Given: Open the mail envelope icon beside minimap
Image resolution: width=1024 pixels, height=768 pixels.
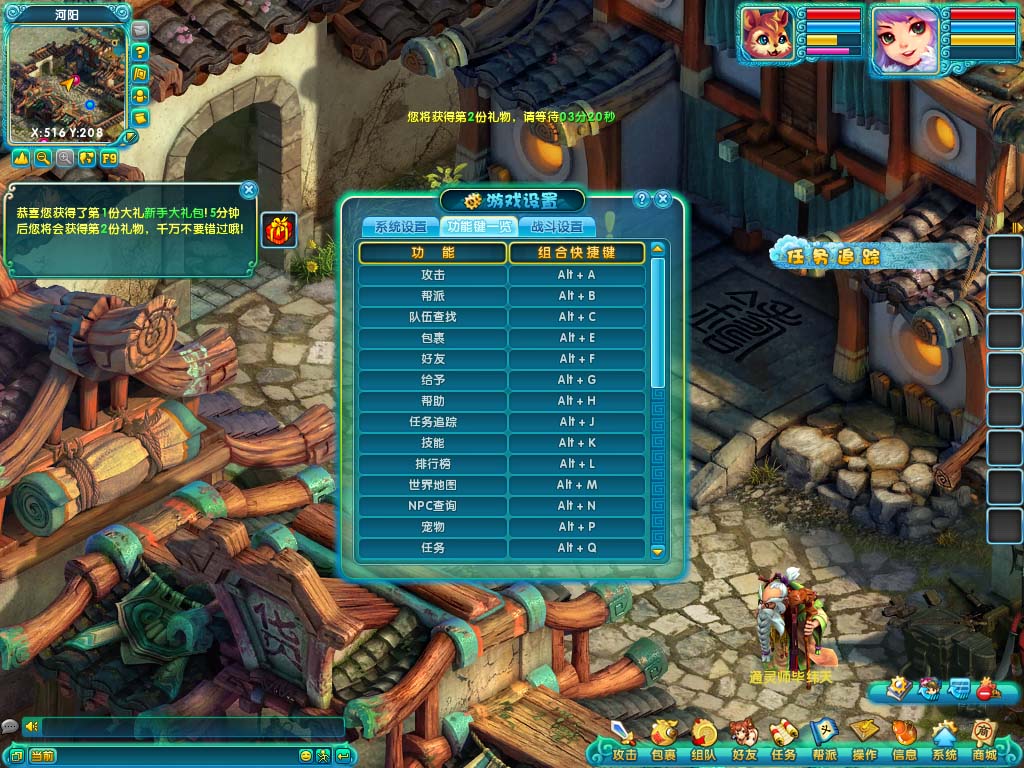Looking at the screenshot, I should point(139,30).
